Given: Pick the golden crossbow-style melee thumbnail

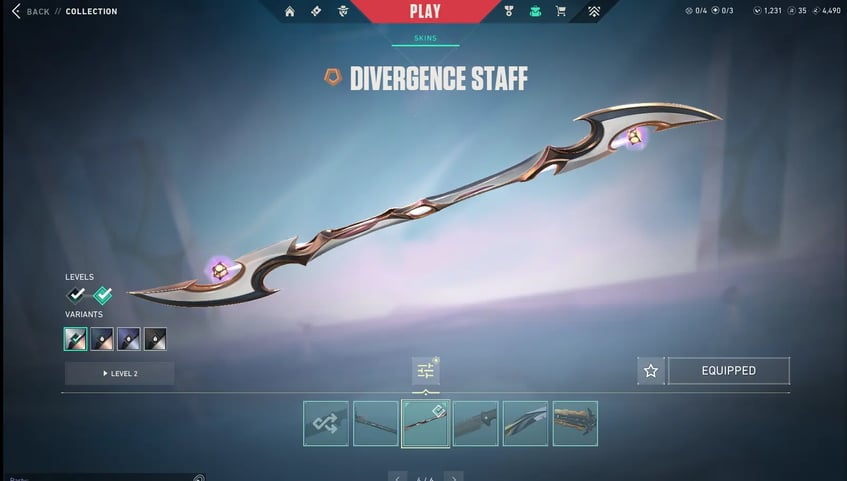Looking at the screenshot, I should tap(575, 423).
